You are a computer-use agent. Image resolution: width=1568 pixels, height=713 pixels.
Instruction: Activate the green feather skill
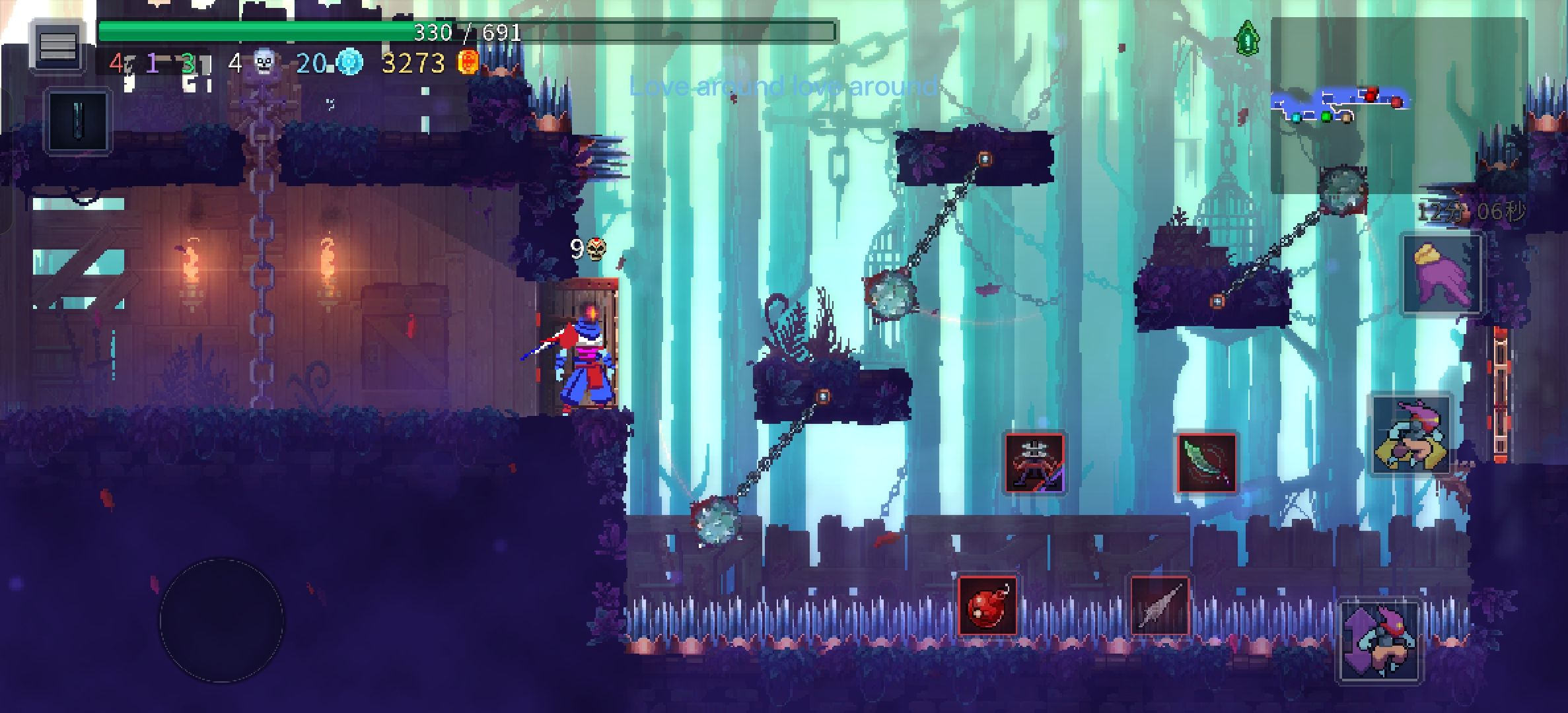1207,463
